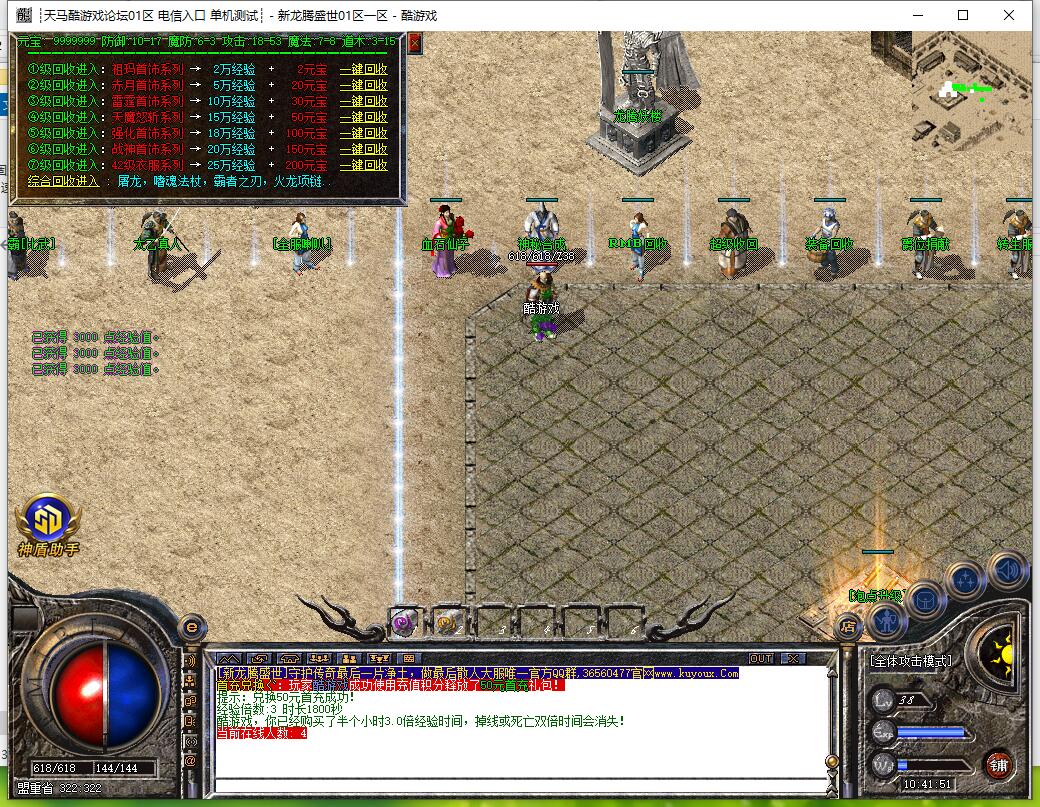The height and width of the screenshot is (807, 1040).
Task: Click 一键回收 for 赤月首饰系列
Action: coord(363,86)
